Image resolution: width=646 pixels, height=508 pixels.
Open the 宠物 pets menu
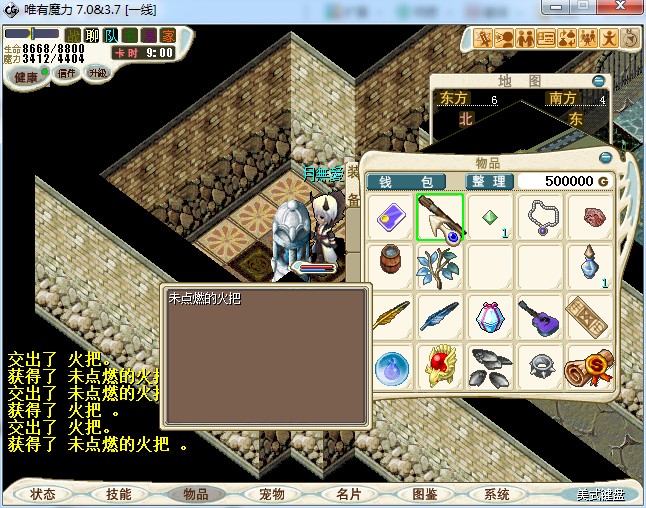(271, 494)
